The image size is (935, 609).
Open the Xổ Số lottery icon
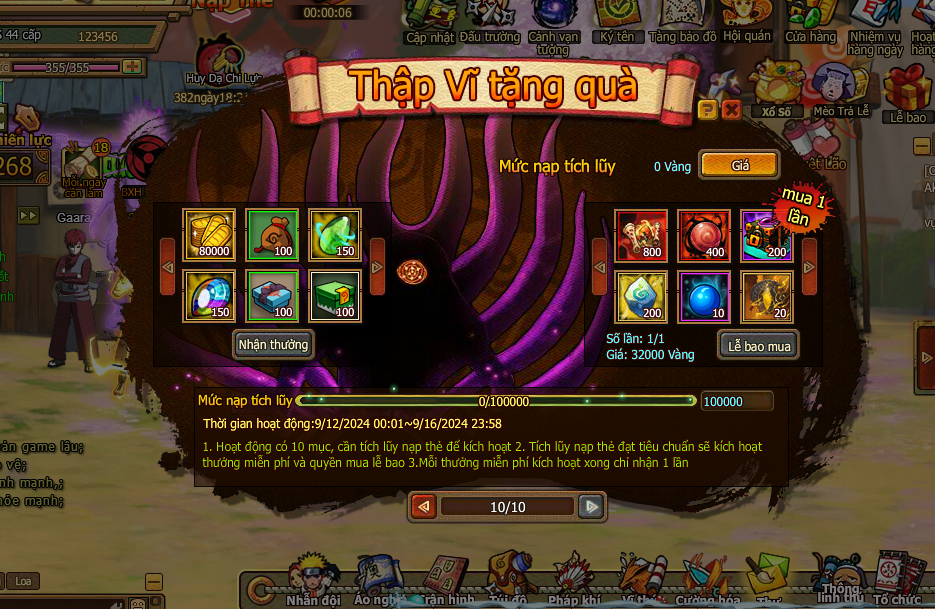tap(775, 88)
